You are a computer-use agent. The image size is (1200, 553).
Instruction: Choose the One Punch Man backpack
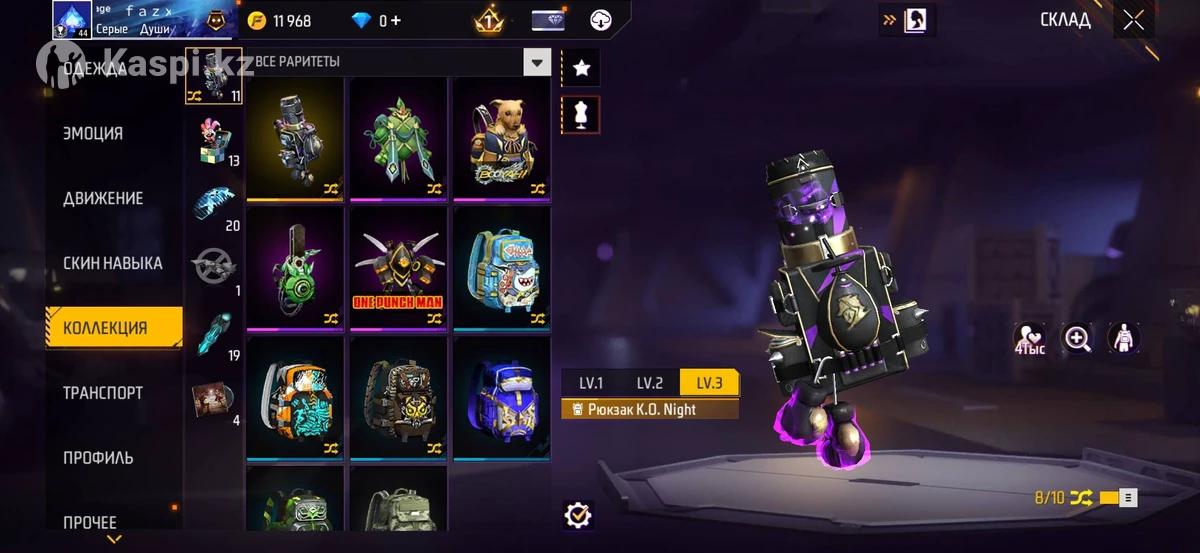click(x=398, y=267)
